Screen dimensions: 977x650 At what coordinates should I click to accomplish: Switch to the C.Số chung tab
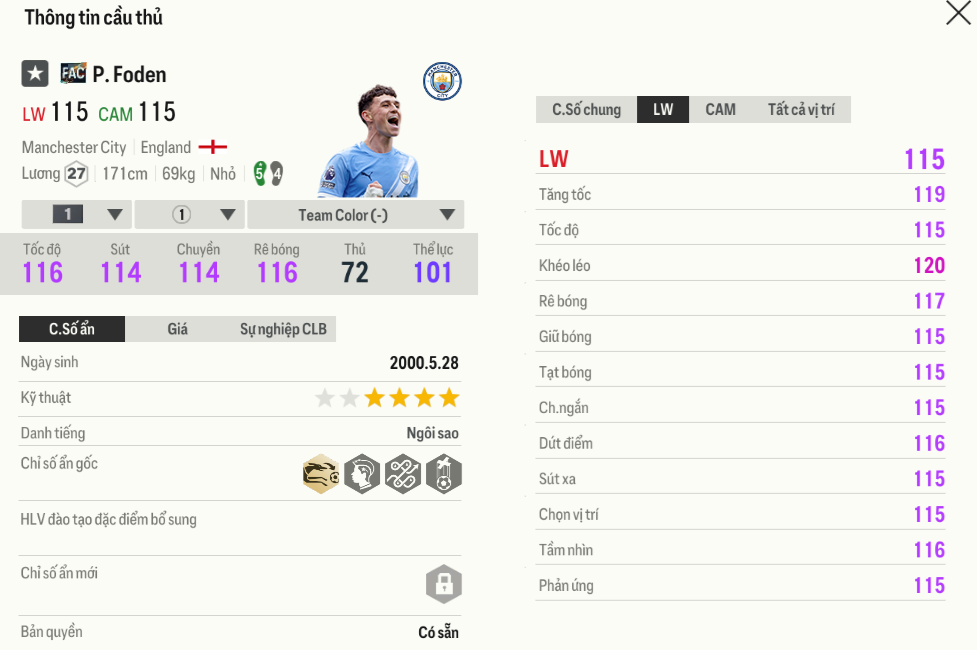[x=586, y=110]
